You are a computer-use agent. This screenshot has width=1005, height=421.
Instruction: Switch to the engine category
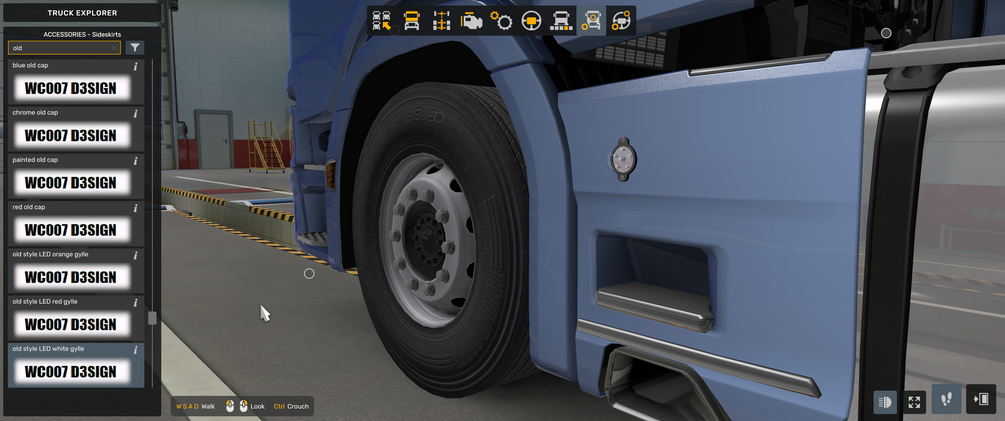[x=471, y=21]
